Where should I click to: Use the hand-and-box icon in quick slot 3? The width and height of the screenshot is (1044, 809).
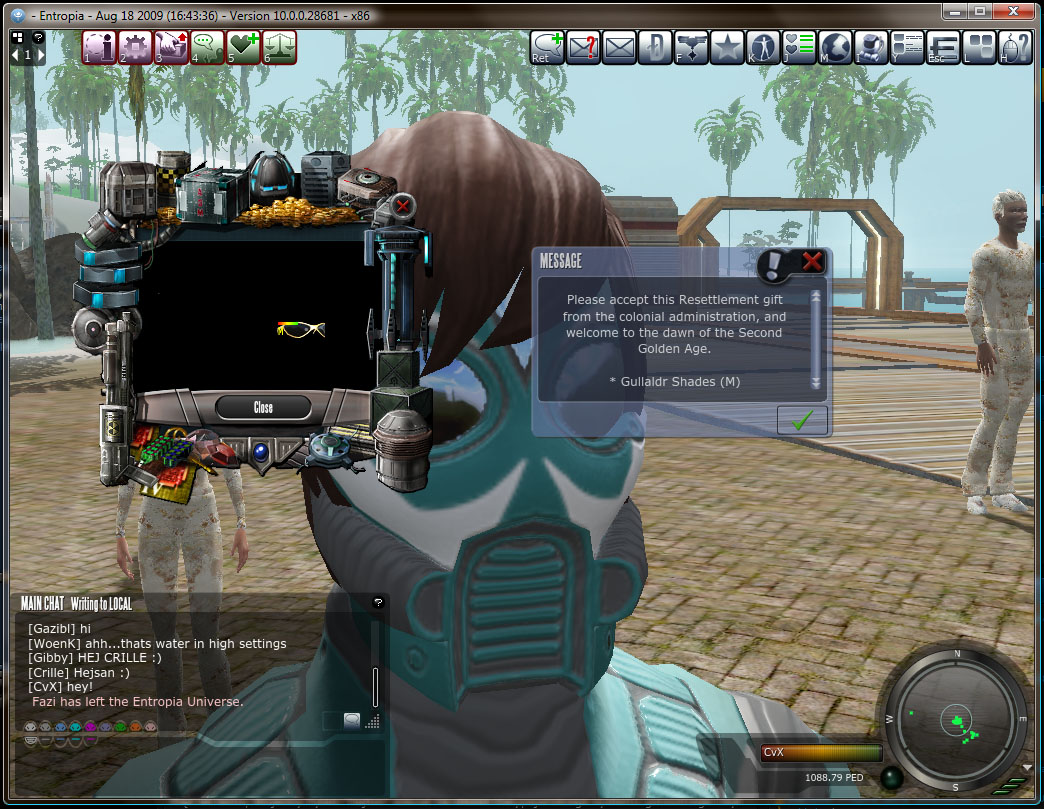tap(171, 47)
